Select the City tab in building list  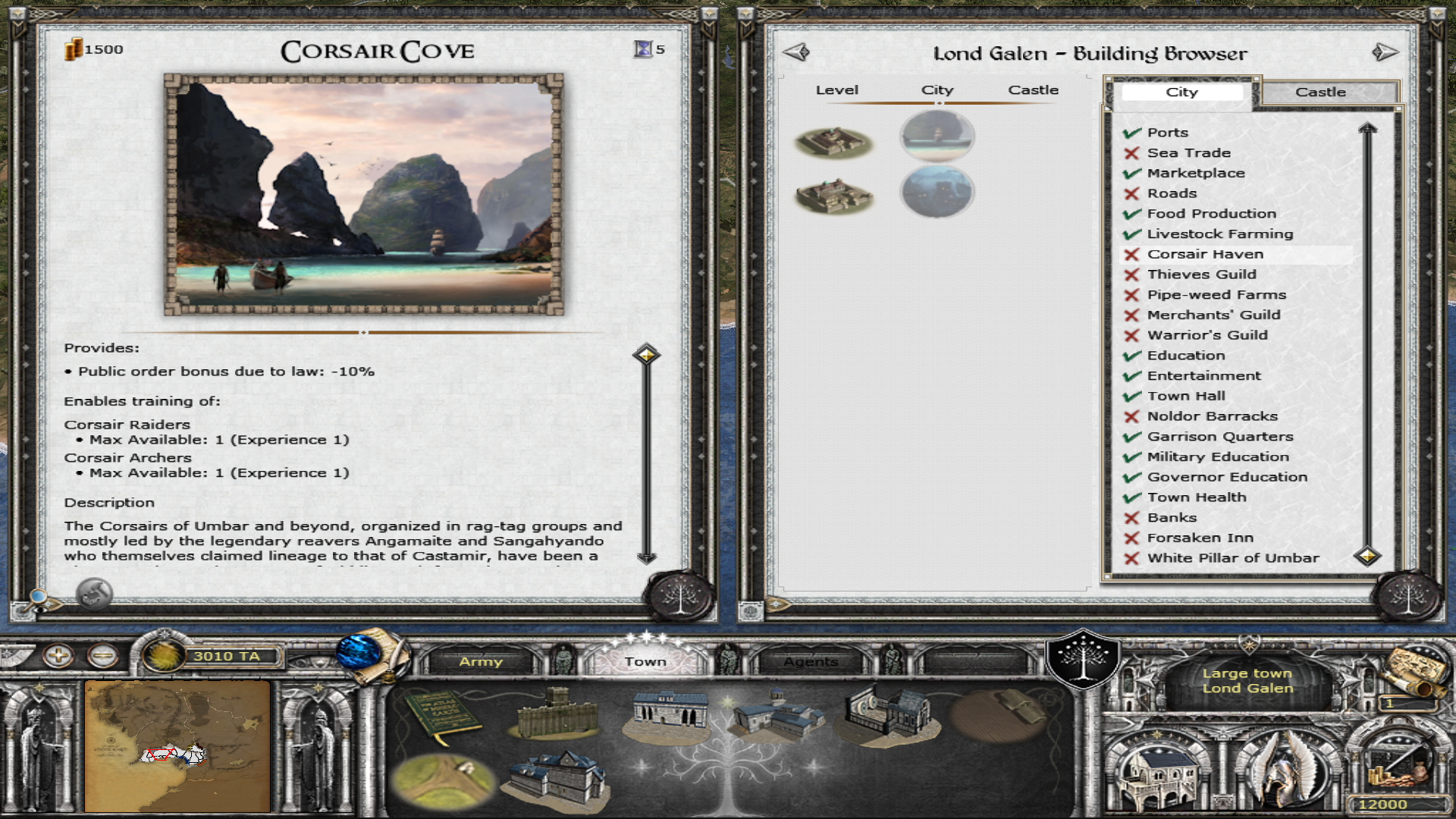pos(1181,92)
